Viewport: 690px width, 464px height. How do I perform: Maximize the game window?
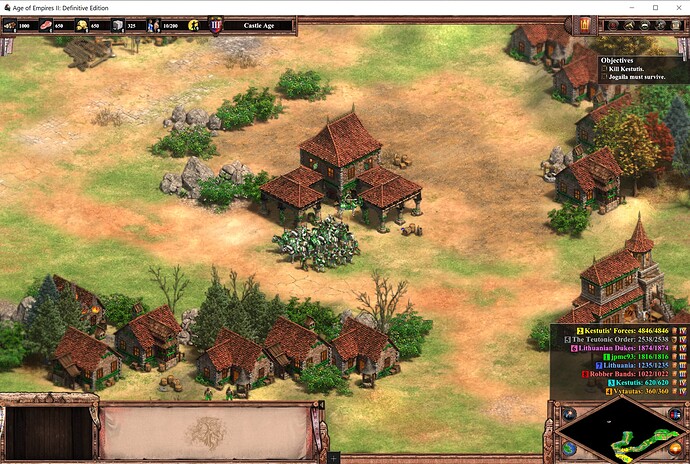pyautogui.click(x=648, y=7)
